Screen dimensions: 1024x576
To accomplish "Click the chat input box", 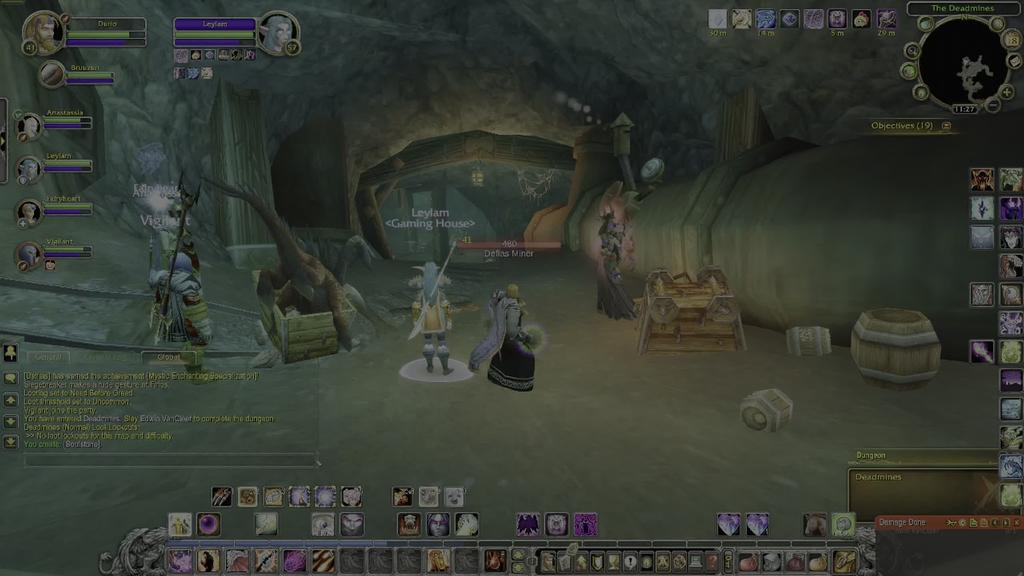I will coord(170,461).
